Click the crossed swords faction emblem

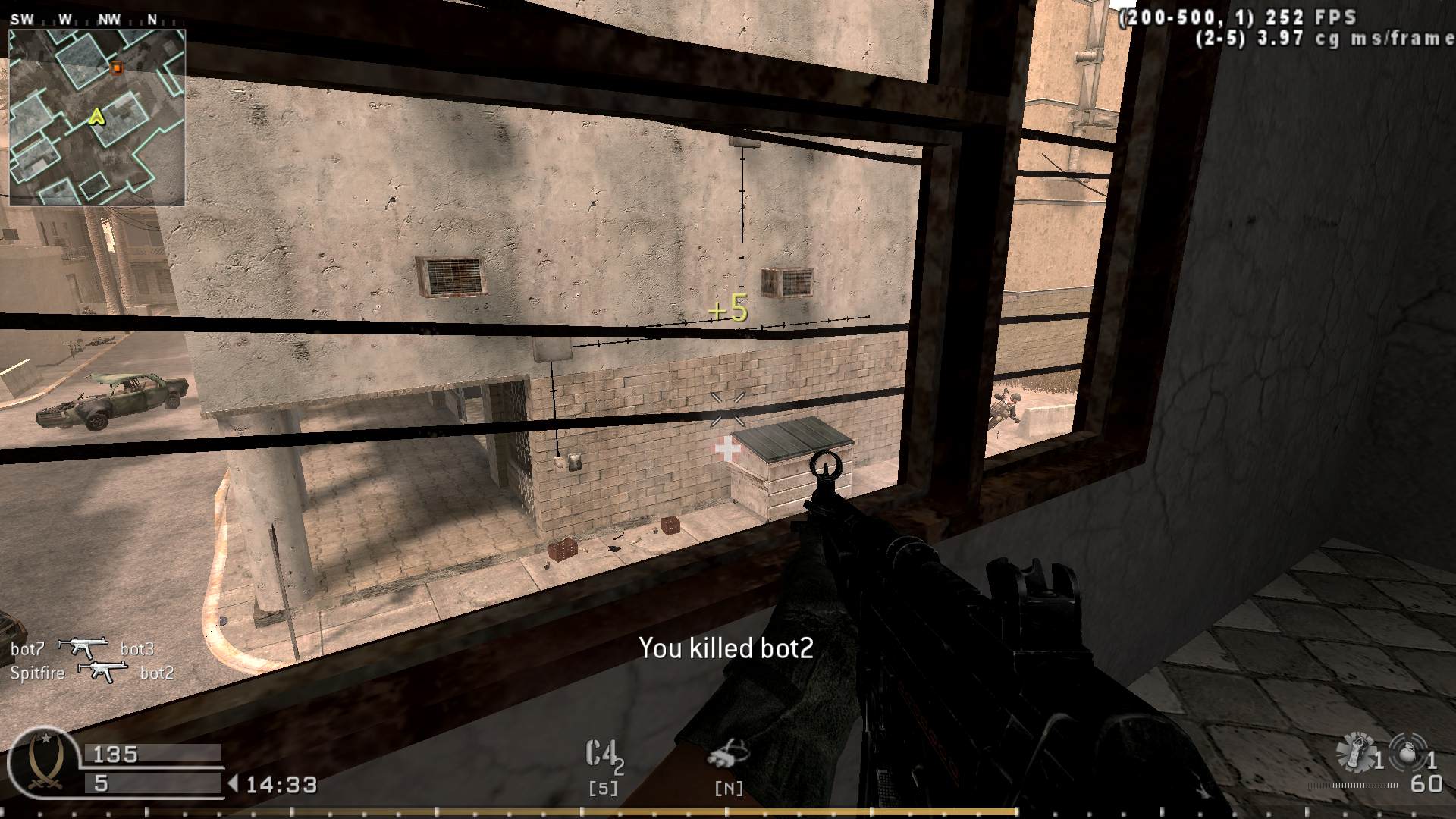tap(42, 763)
